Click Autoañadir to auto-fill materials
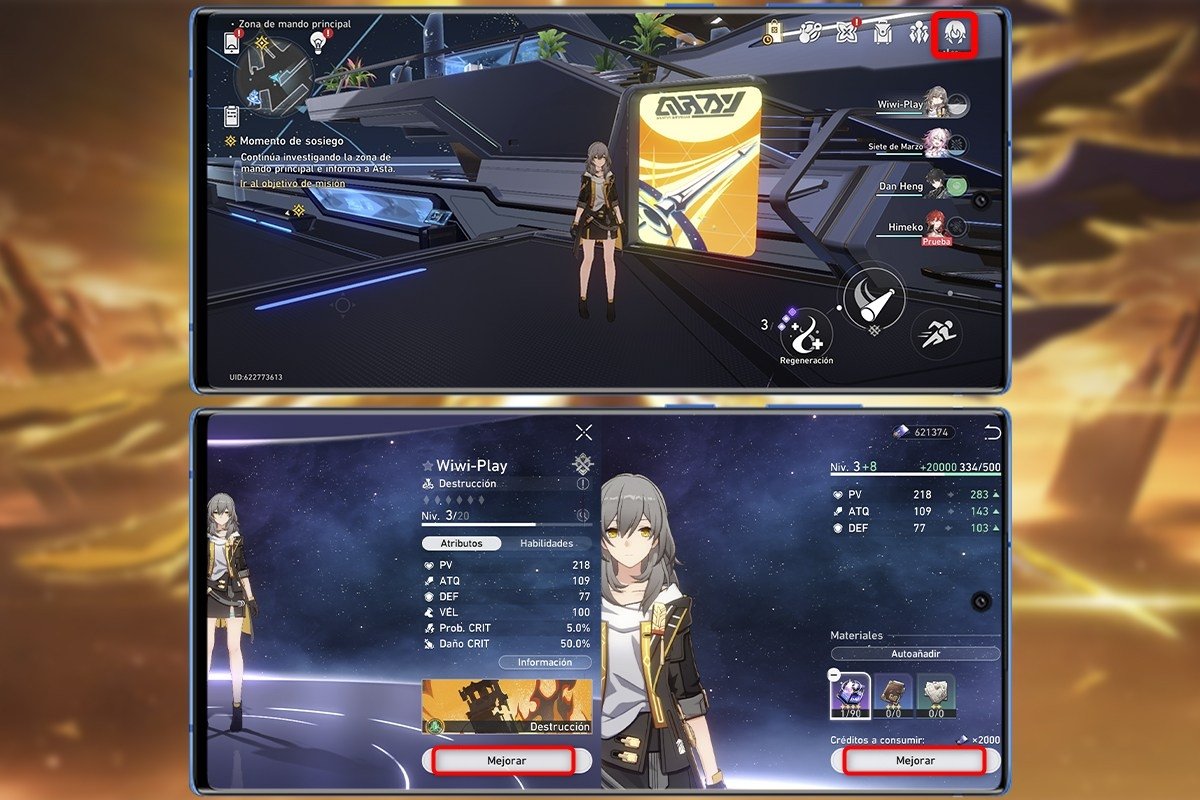Viewport: 1200px width, 800px height. 915,653
